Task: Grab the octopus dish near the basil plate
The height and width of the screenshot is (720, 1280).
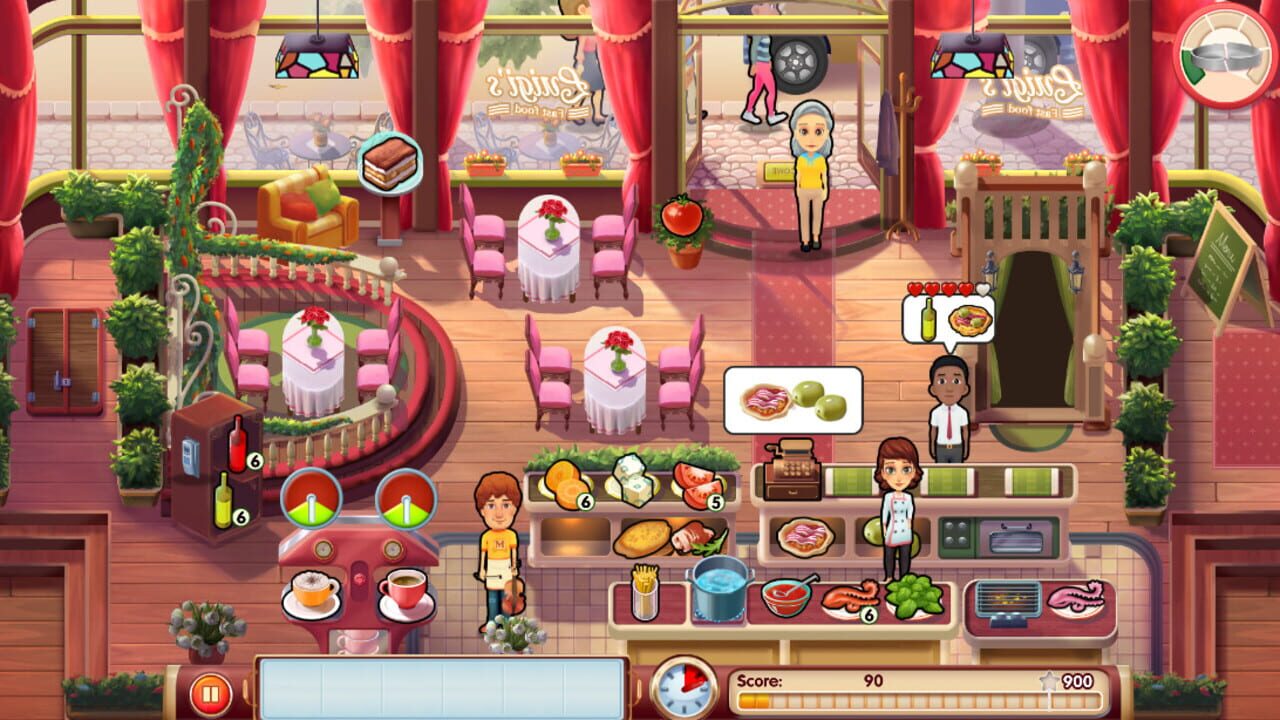Action: point(850,596)
